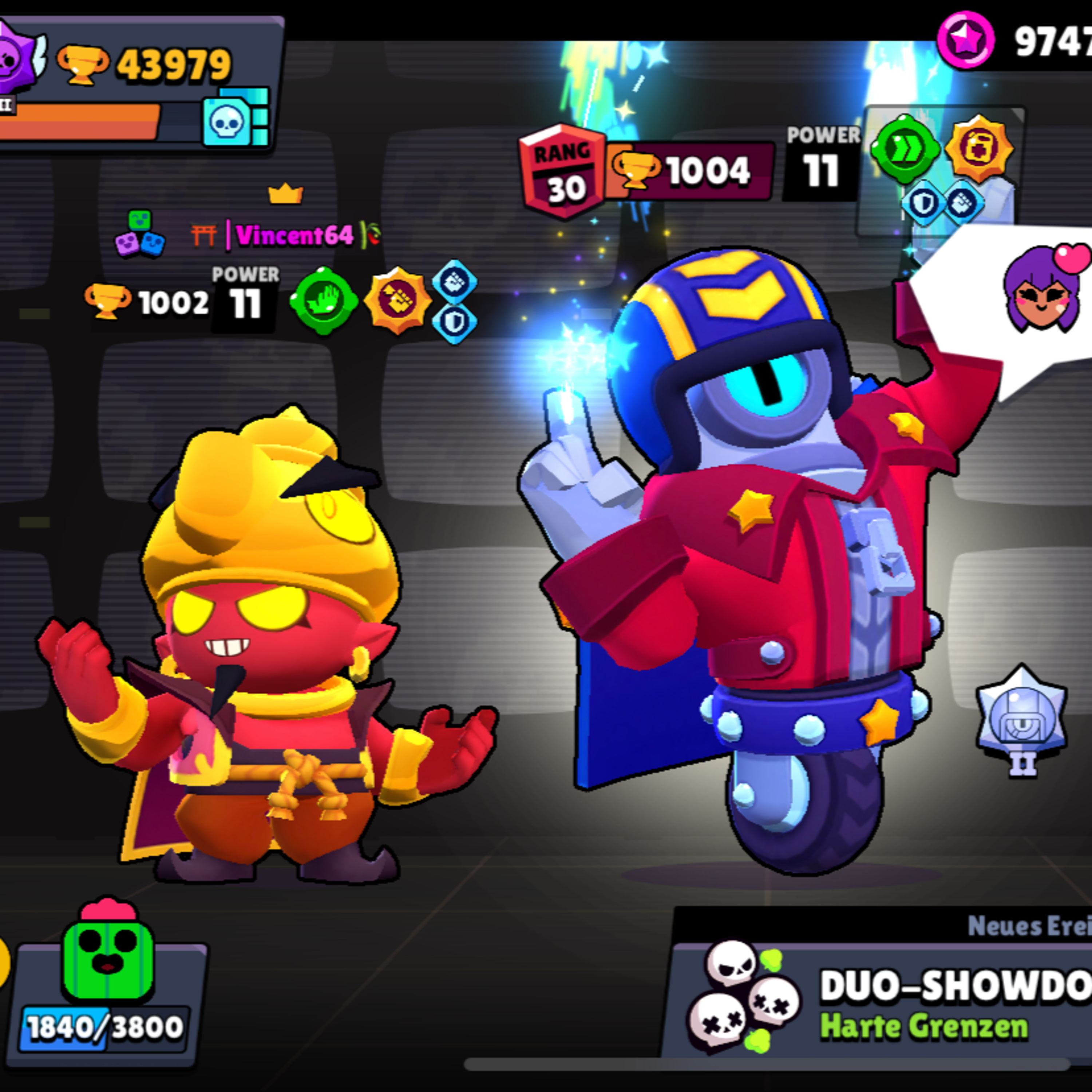Select the red Stu brawler on the unicycle
The image size is (1092, 1092).
(x=752, y=565)
